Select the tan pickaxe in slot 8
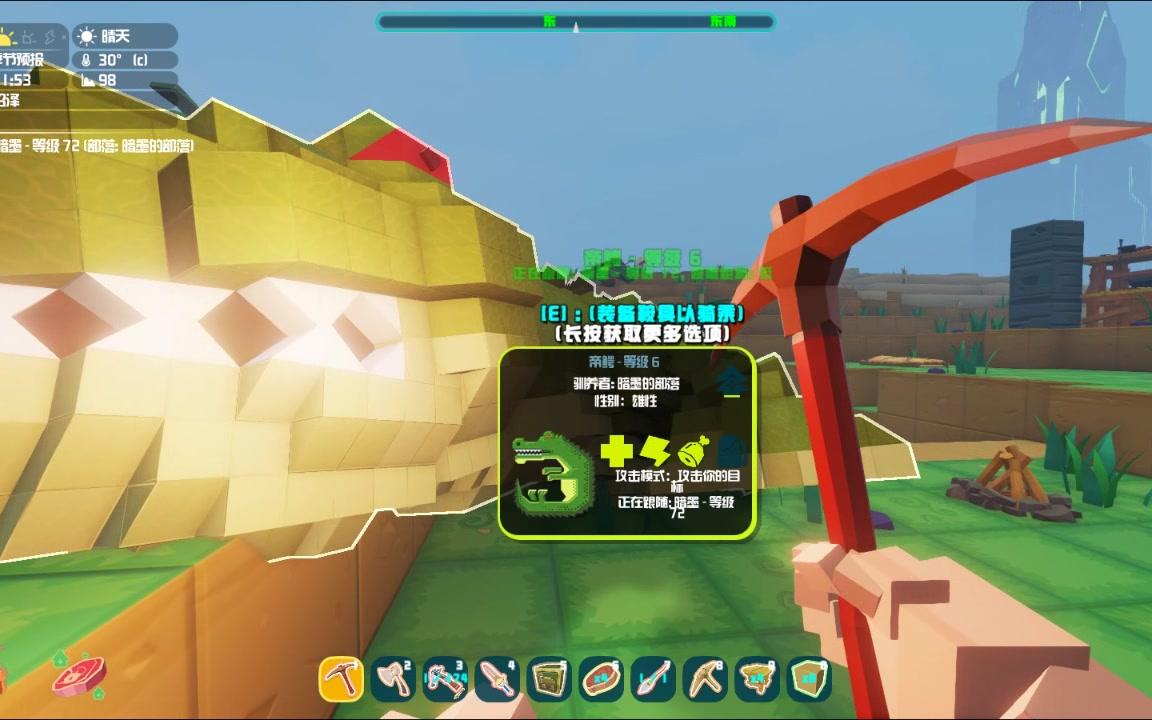Screen dimensions: 1152x720 click(x=705, y=678)
